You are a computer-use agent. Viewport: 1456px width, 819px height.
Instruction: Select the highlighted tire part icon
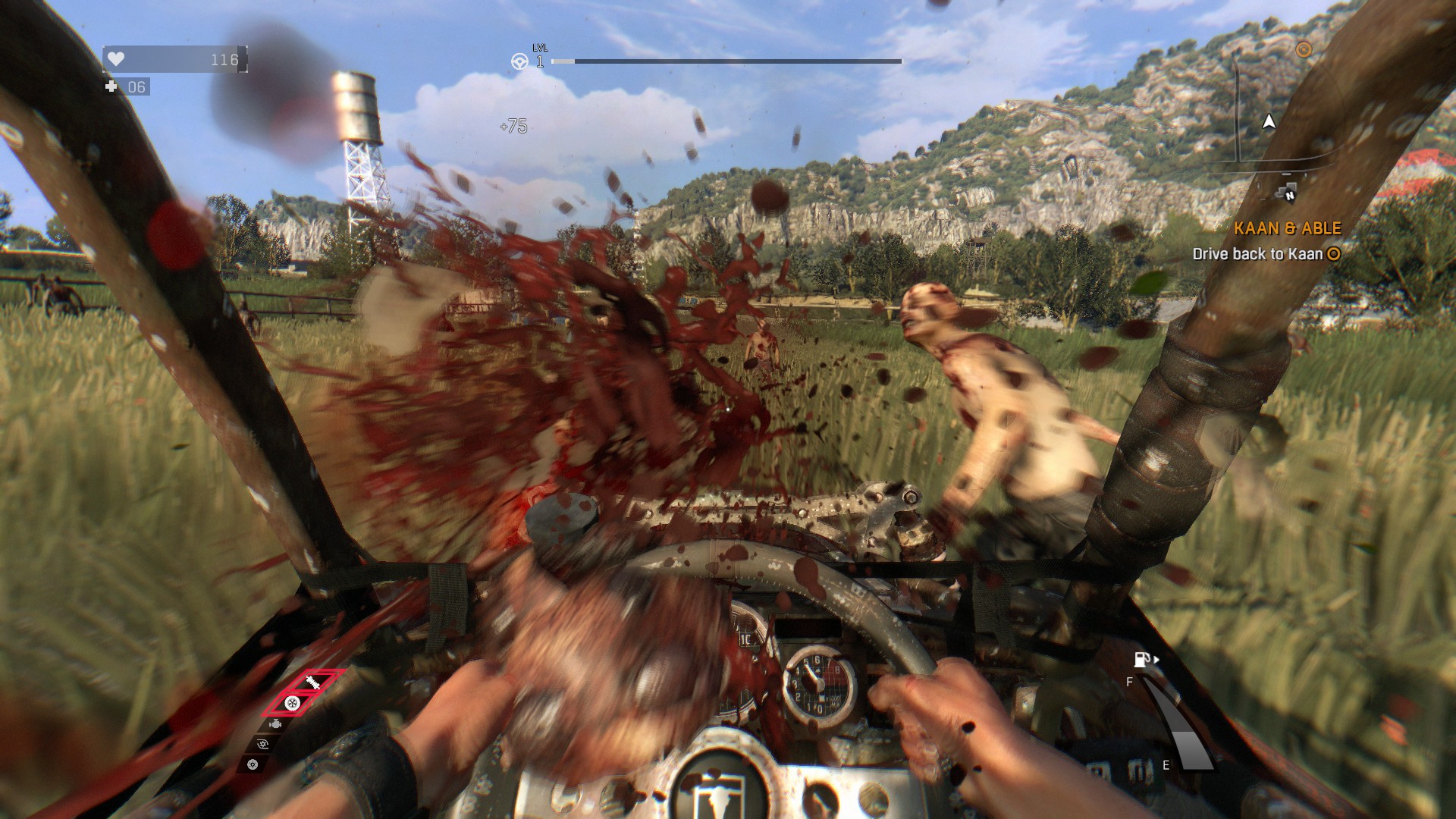292,703
